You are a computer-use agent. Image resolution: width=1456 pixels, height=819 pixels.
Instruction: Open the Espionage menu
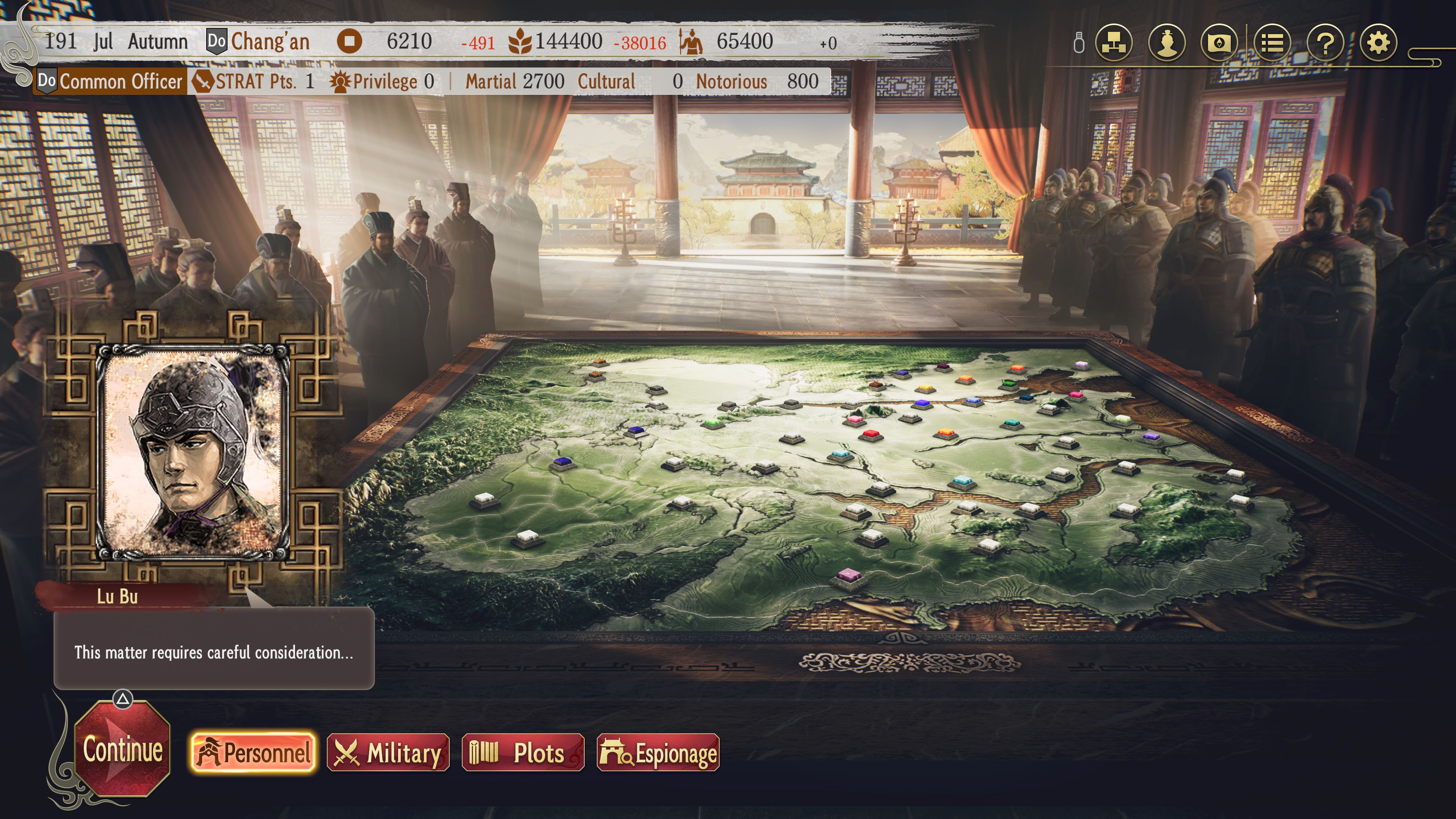pos(657,752)
